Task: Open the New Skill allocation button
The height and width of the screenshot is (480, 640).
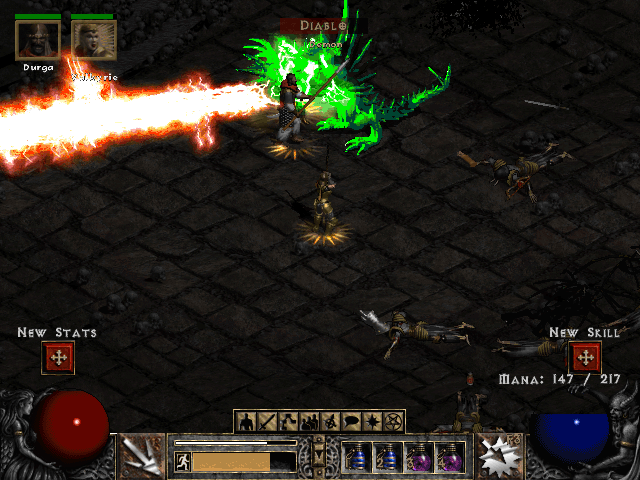Action: [x=584, y=357]
